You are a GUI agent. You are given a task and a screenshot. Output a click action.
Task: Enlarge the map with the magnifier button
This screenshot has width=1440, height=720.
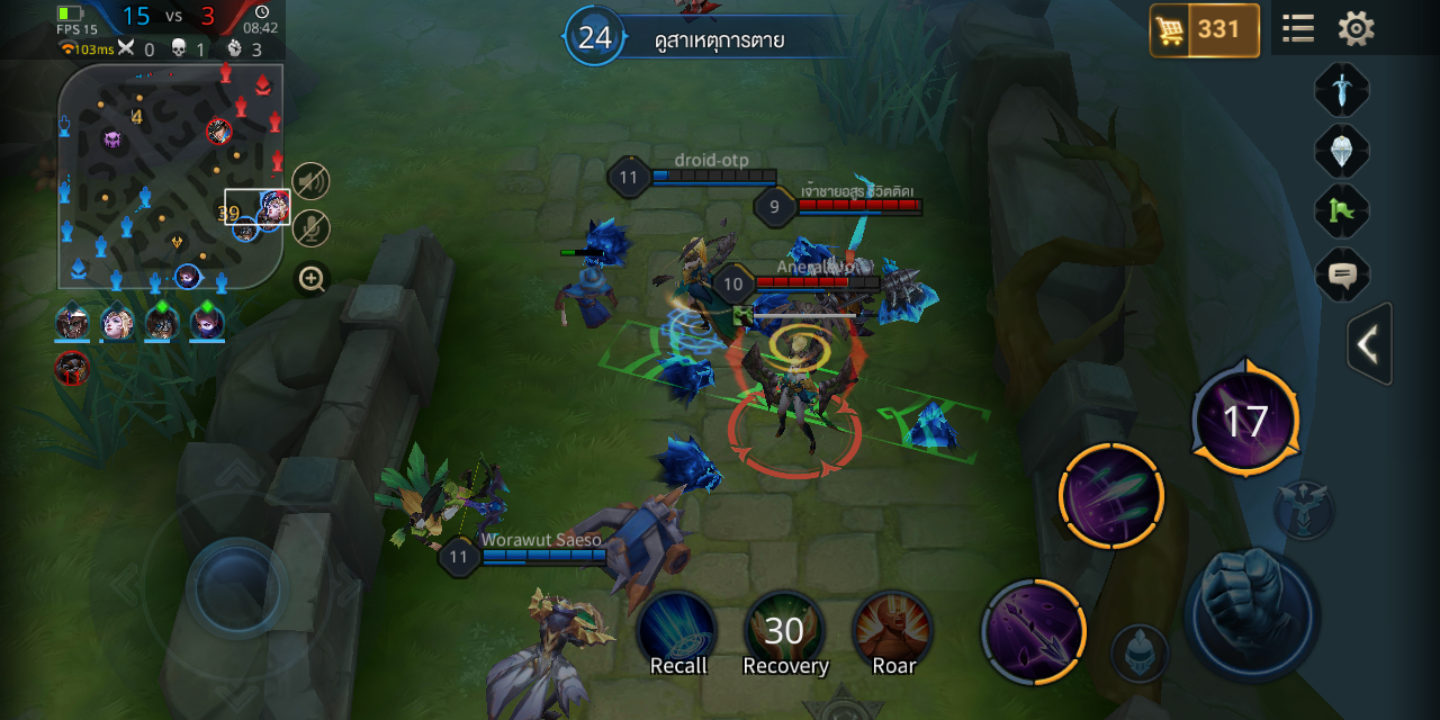312,279
